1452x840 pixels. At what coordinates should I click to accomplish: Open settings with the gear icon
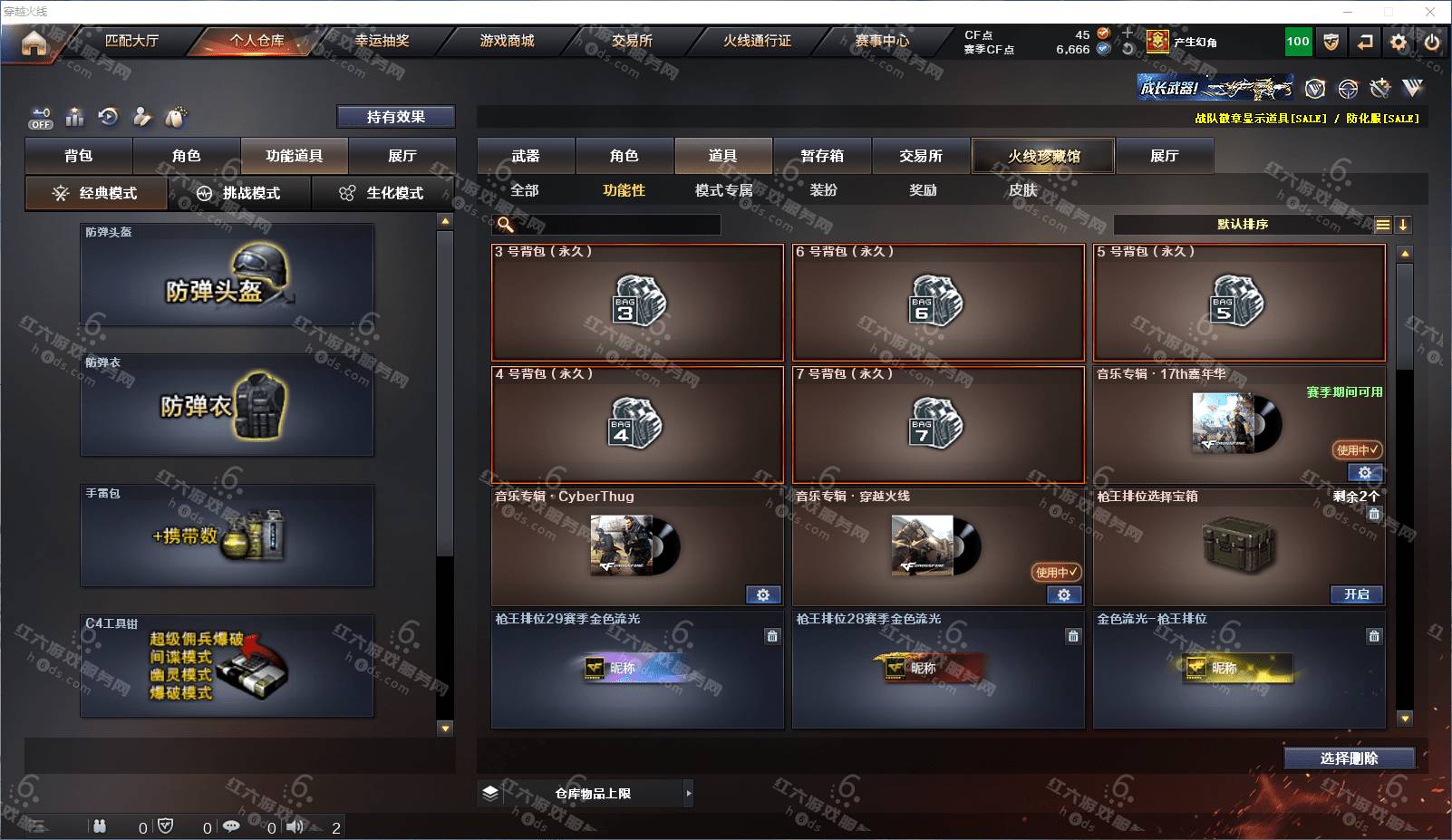(1399, 43)
